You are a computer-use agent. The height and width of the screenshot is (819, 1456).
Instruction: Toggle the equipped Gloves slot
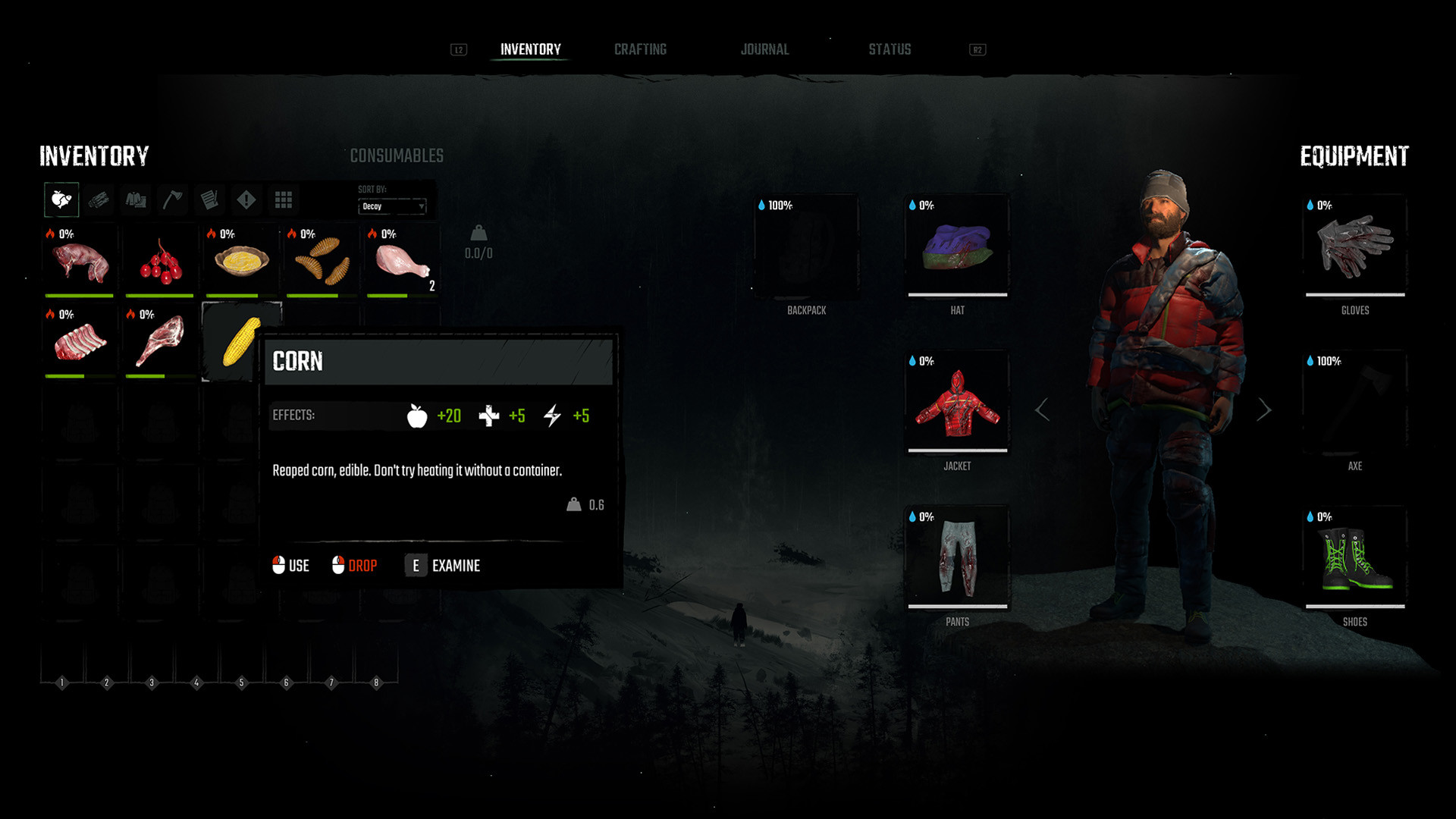click(x=1354, y=246)
